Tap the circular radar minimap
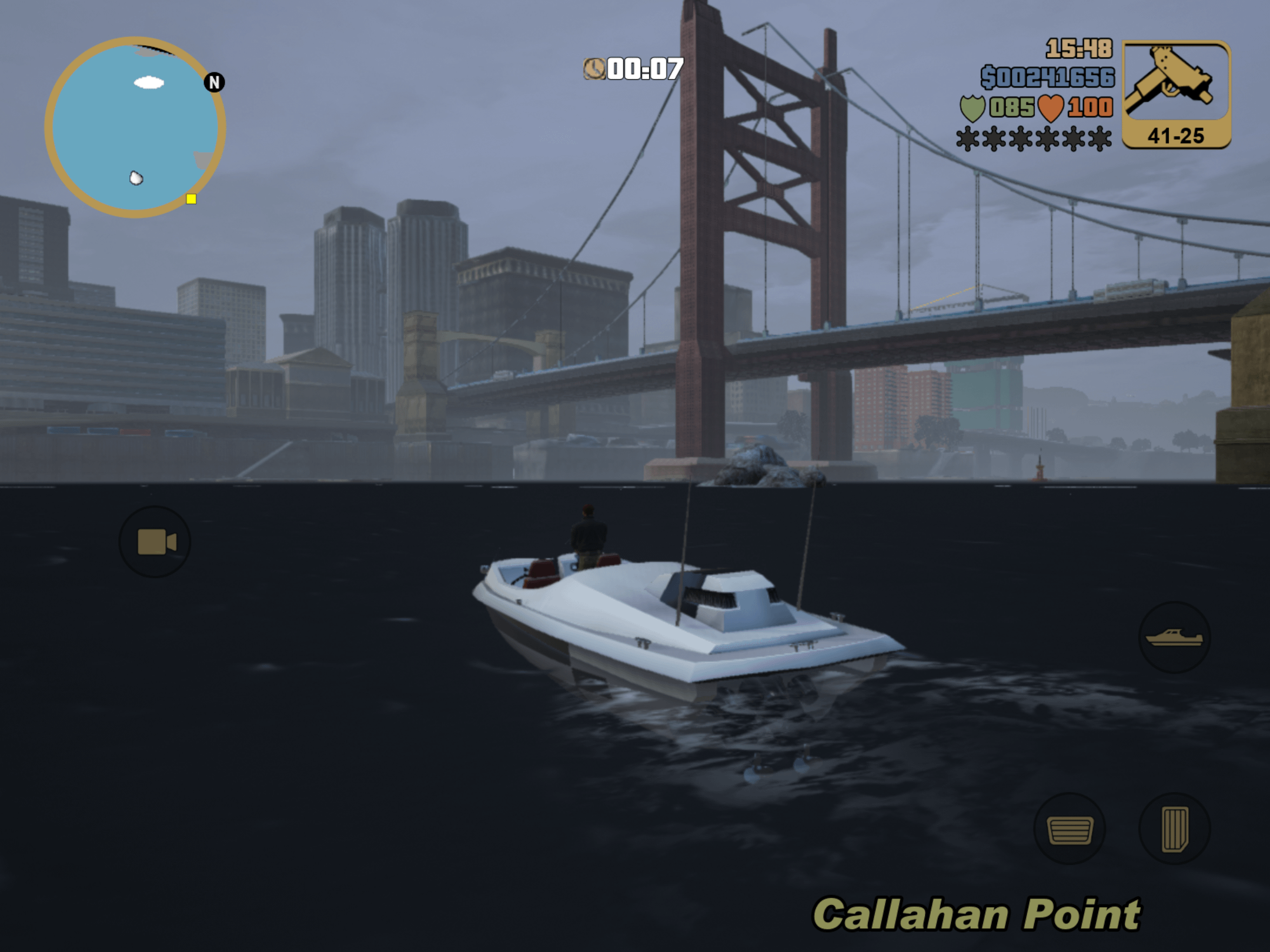Viewport: 1270px width, 952px height. point(135,127)
